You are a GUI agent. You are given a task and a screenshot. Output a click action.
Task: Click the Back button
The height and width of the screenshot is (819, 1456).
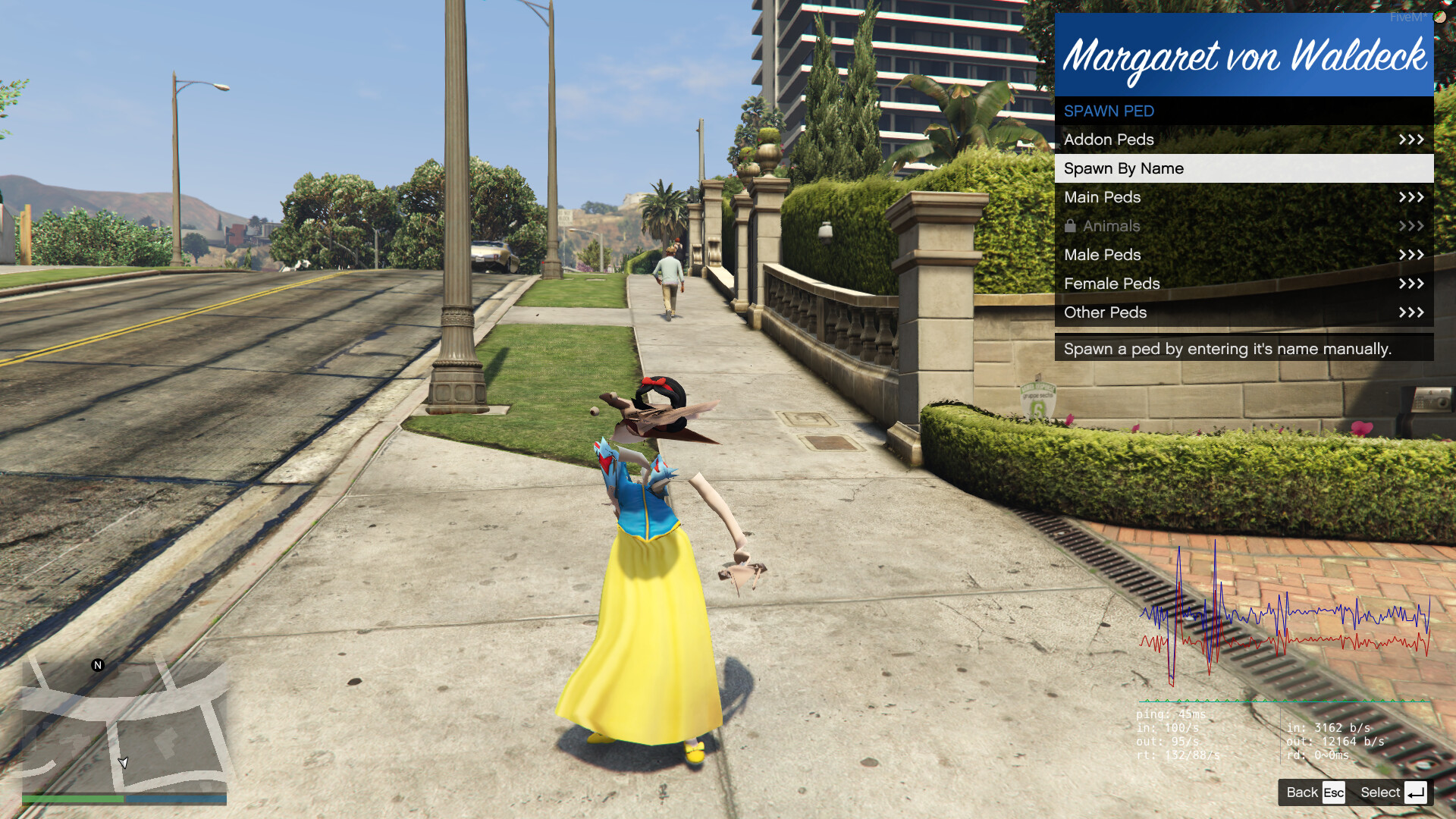tap(1314, 792)
